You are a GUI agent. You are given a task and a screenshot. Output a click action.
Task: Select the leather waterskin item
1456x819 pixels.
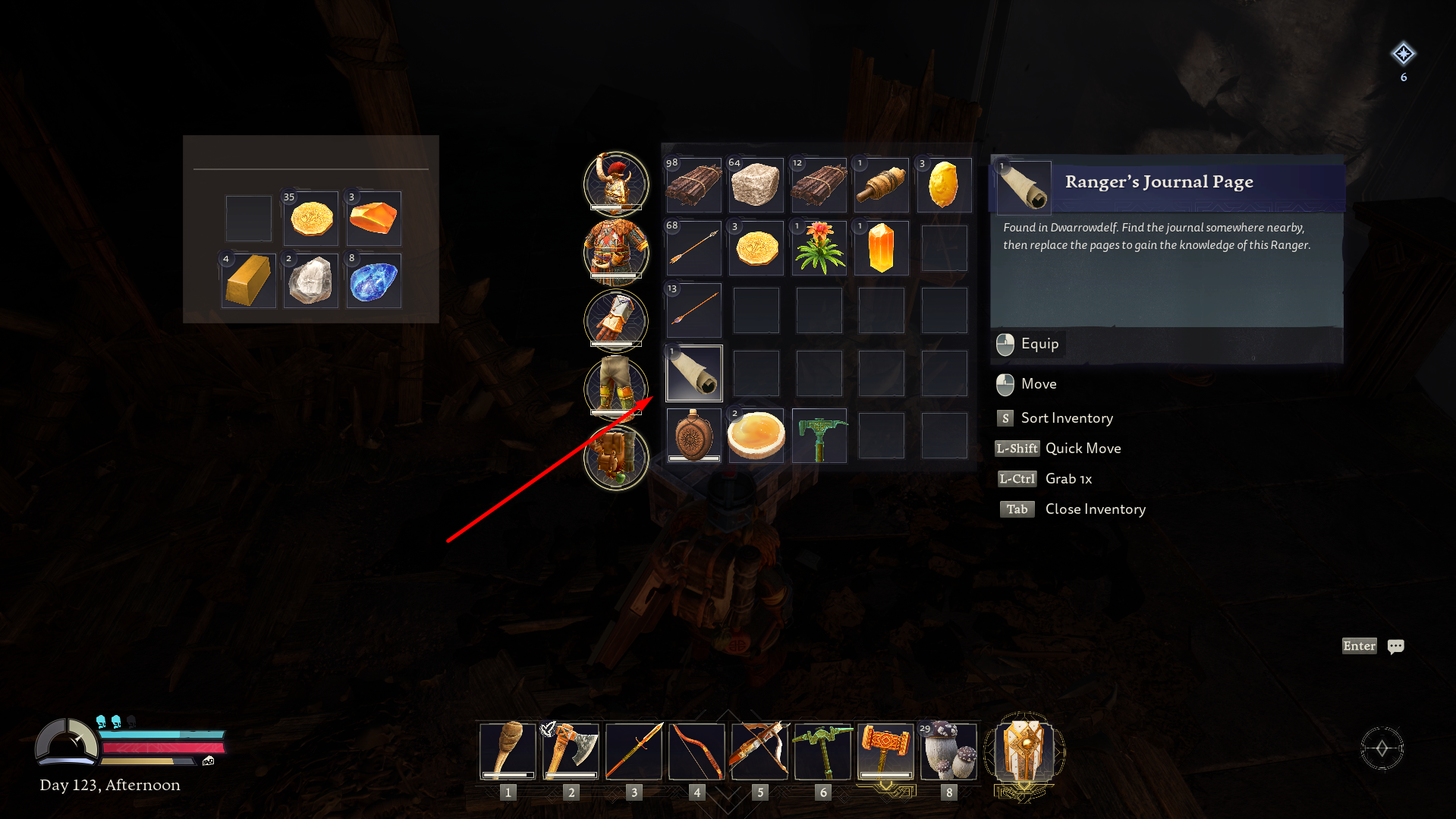693,434
